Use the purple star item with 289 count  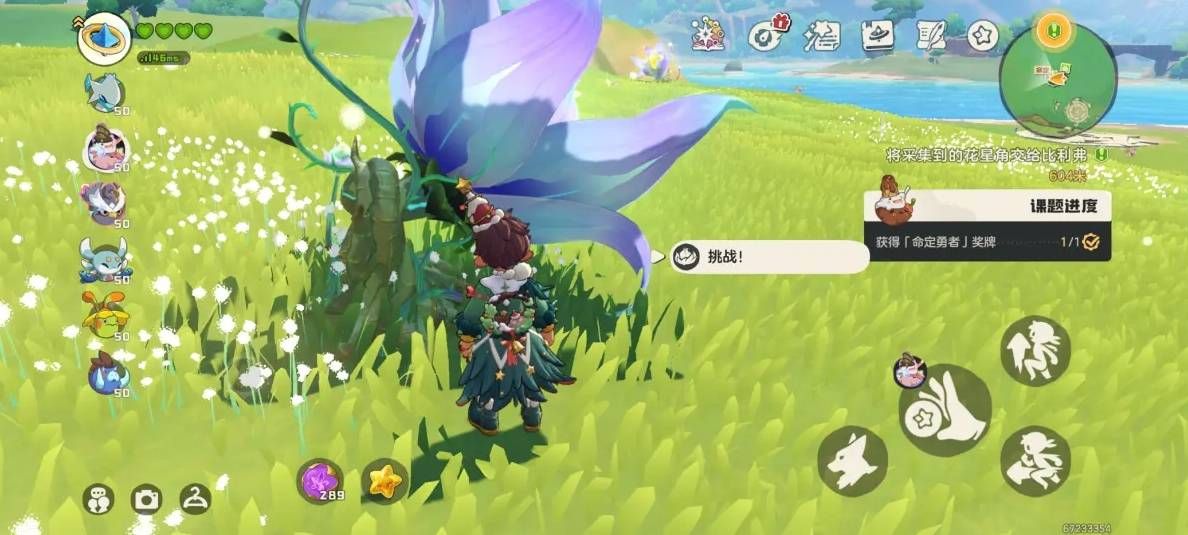click(x=320, y=480)
